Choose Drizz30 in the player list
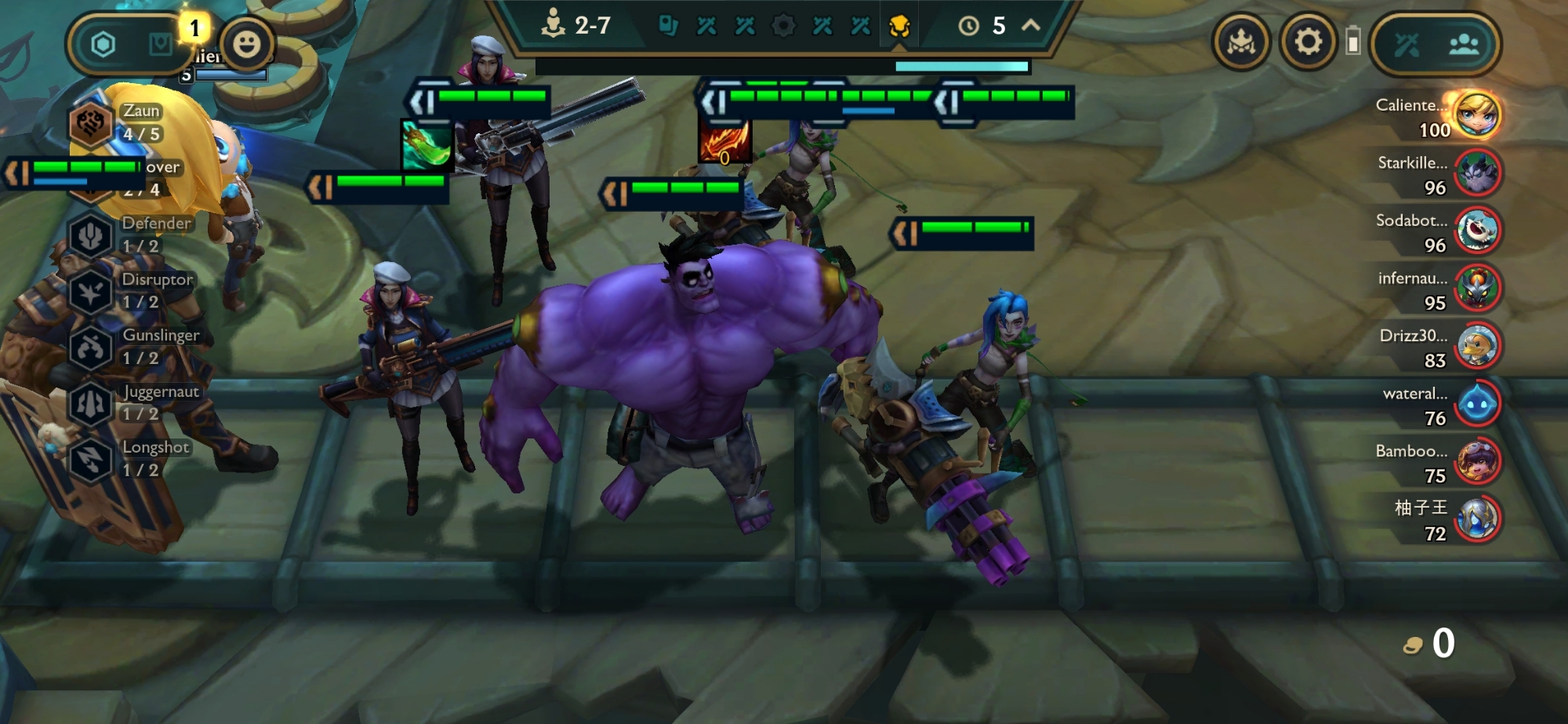 coord(1477,346)
